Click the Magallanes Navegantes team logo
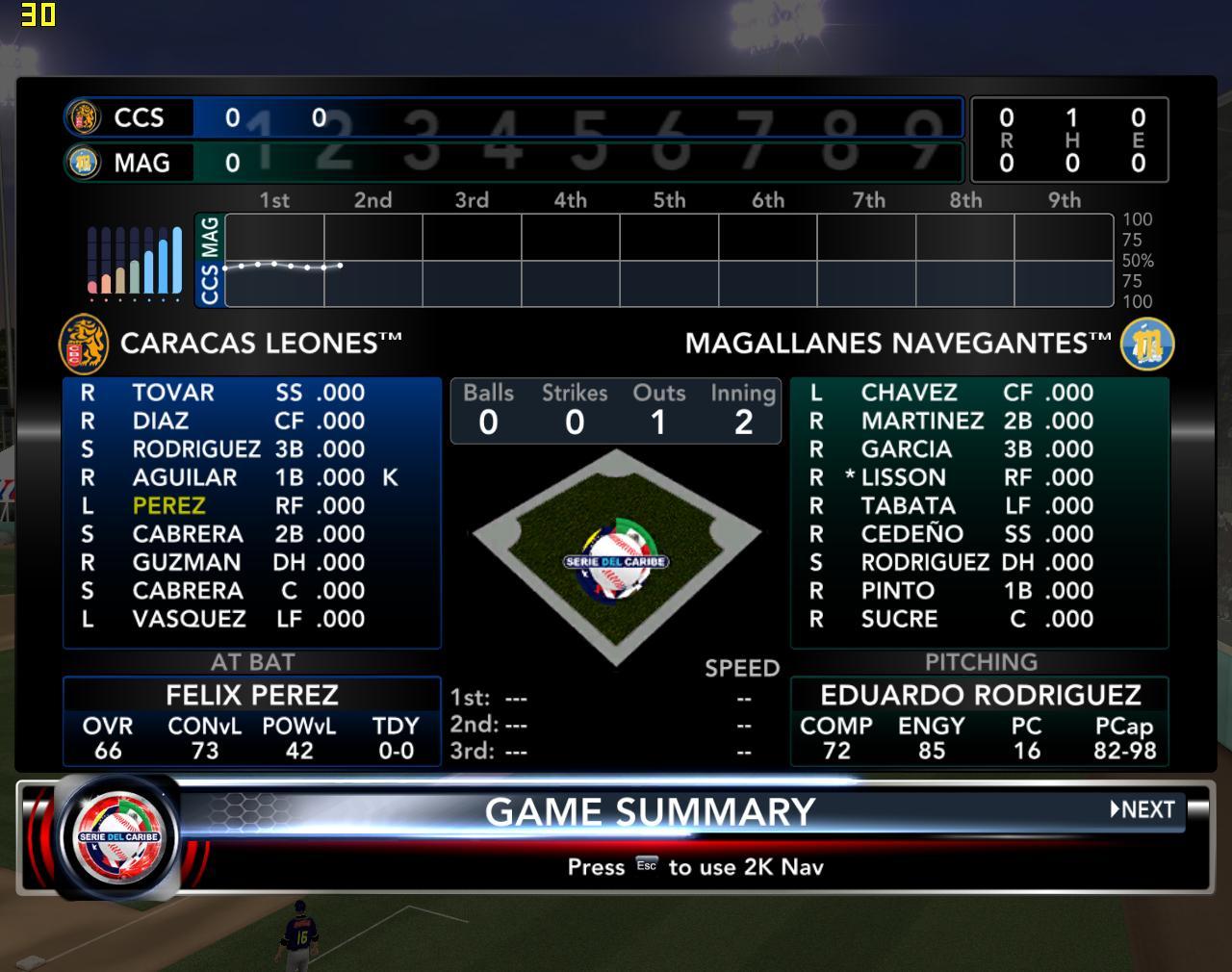This screenshot has height=972, width=1232. (x=1146, y=344)
